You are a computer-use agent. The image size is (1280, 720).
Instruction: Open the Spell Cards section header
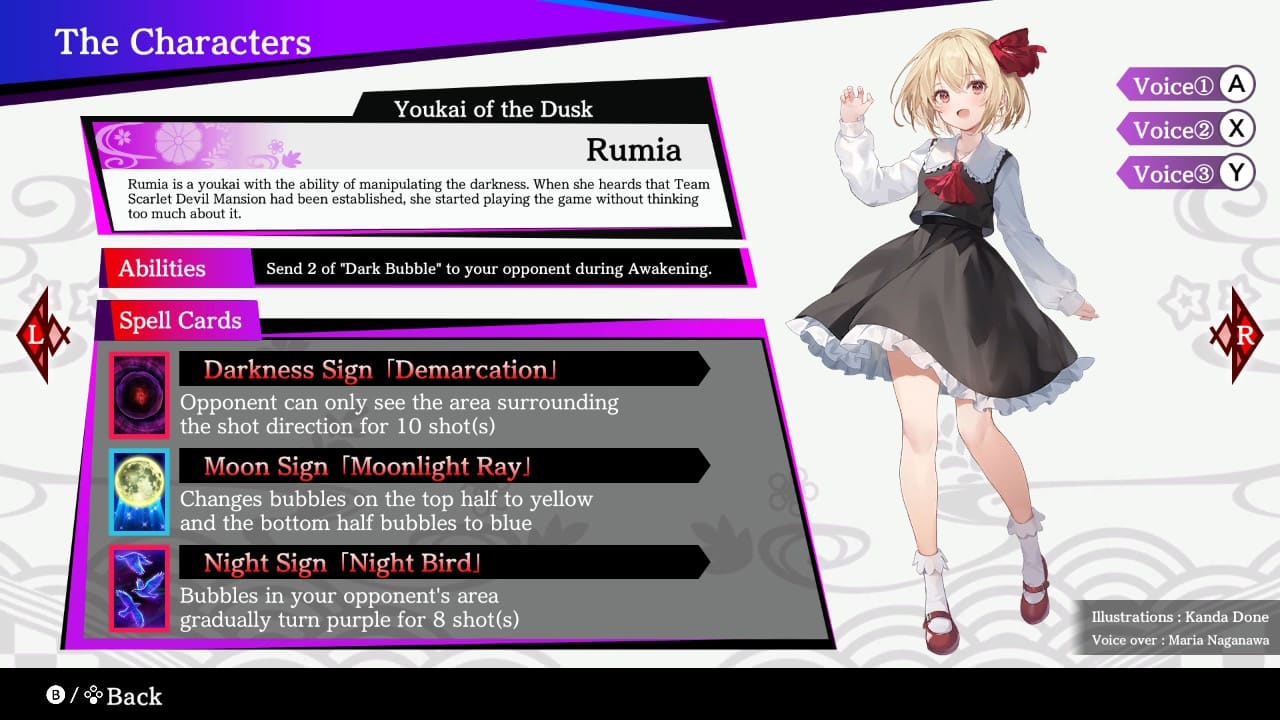click(x=180, y=320)
